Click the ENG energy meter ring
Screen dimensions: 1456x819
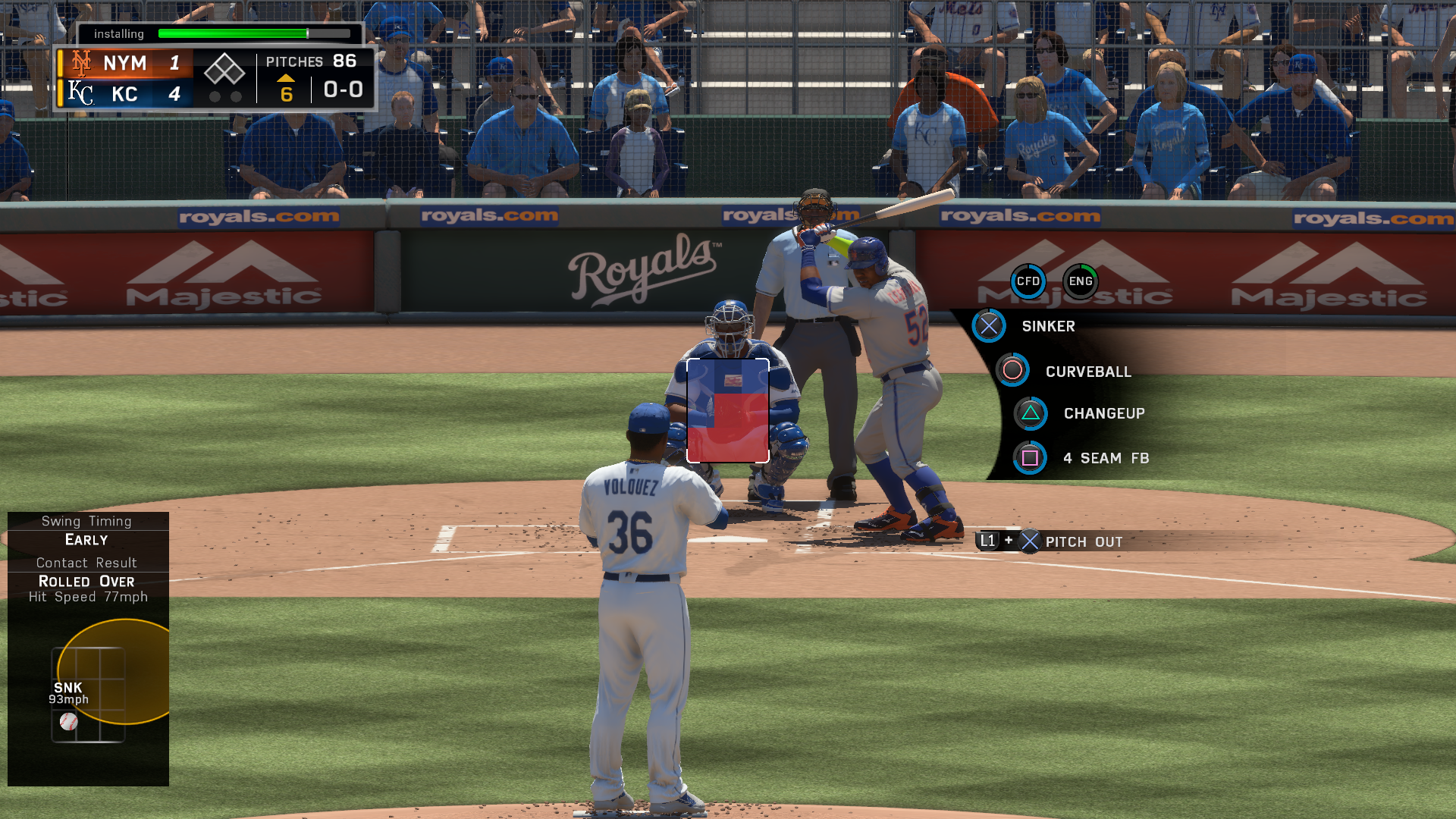pos(1080,281)
